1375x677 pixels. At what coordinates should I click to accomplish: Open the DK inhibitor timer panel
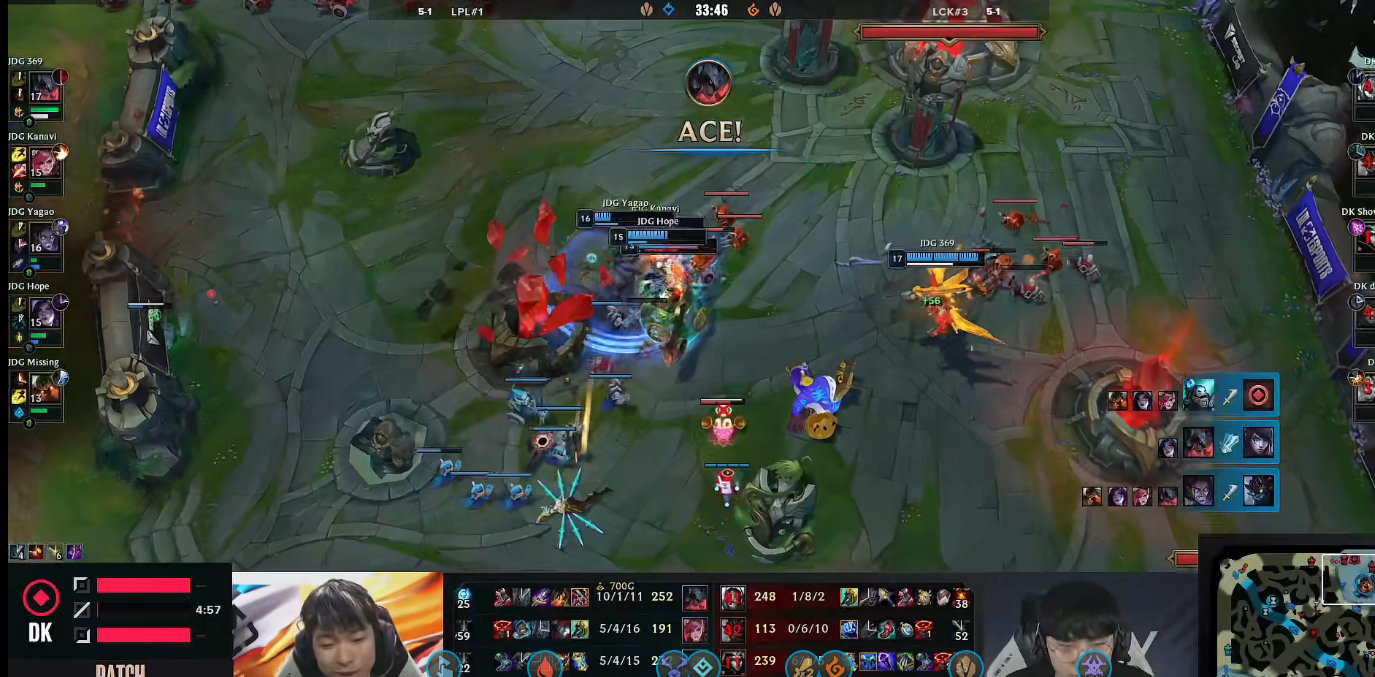pos(115,609)
